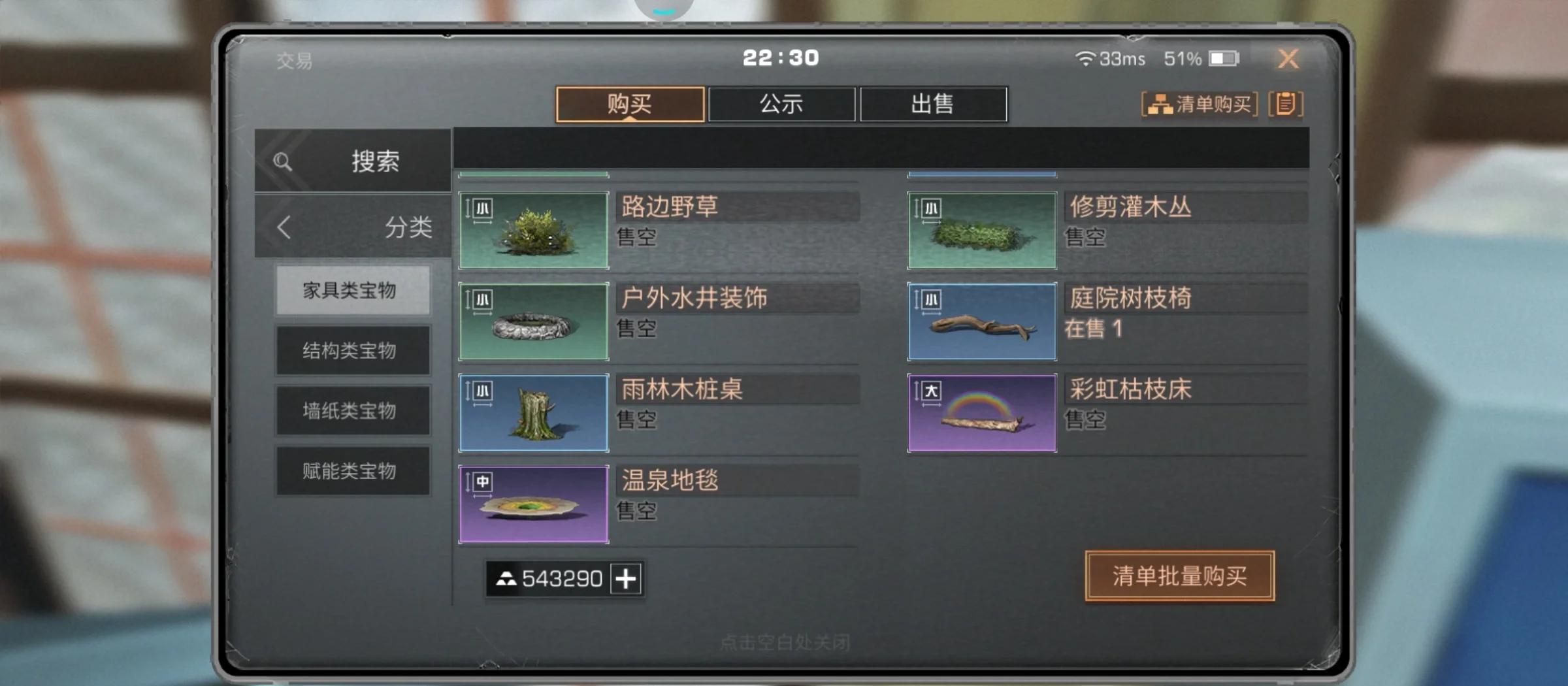Collapse the 分类 panel via back chevron
This screenshot has width=1568, height=686.
[x=283, y=228]
